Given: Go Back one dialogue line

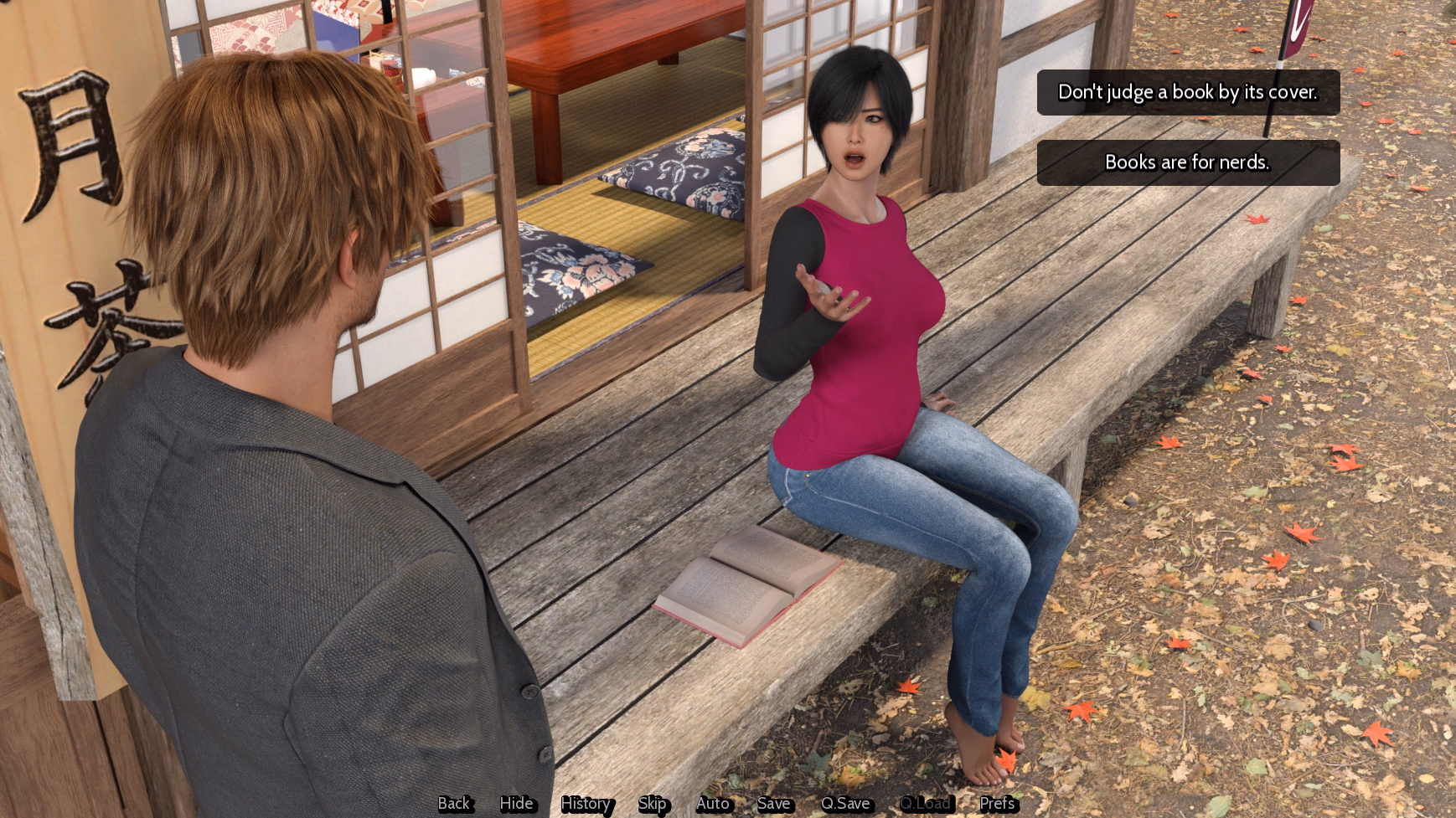Looking at the screenshot, I should 454,804.
